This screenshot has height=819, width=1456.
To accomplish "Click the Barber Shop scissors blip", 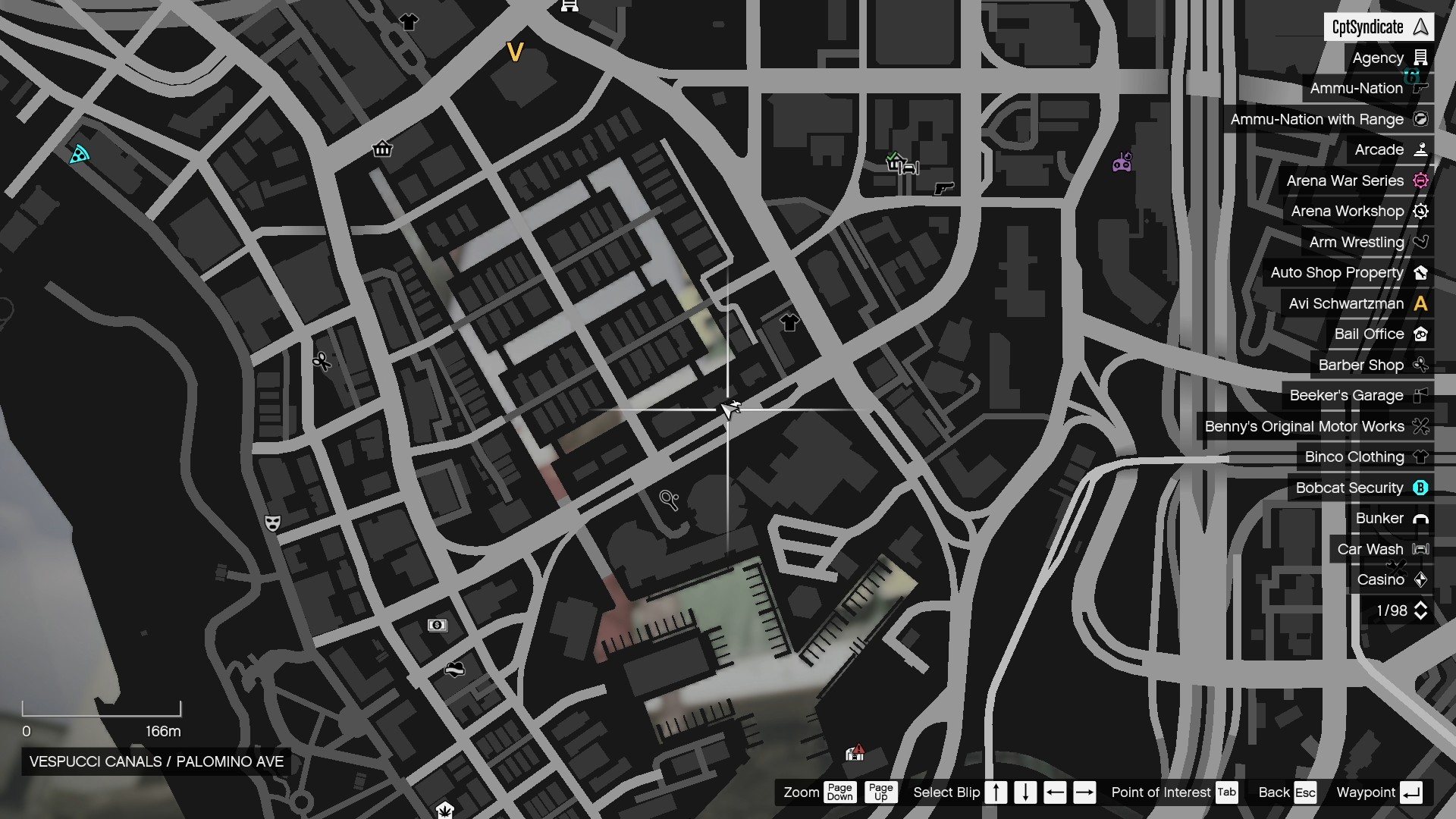I will pyautogui.click(x=322, y=362).
